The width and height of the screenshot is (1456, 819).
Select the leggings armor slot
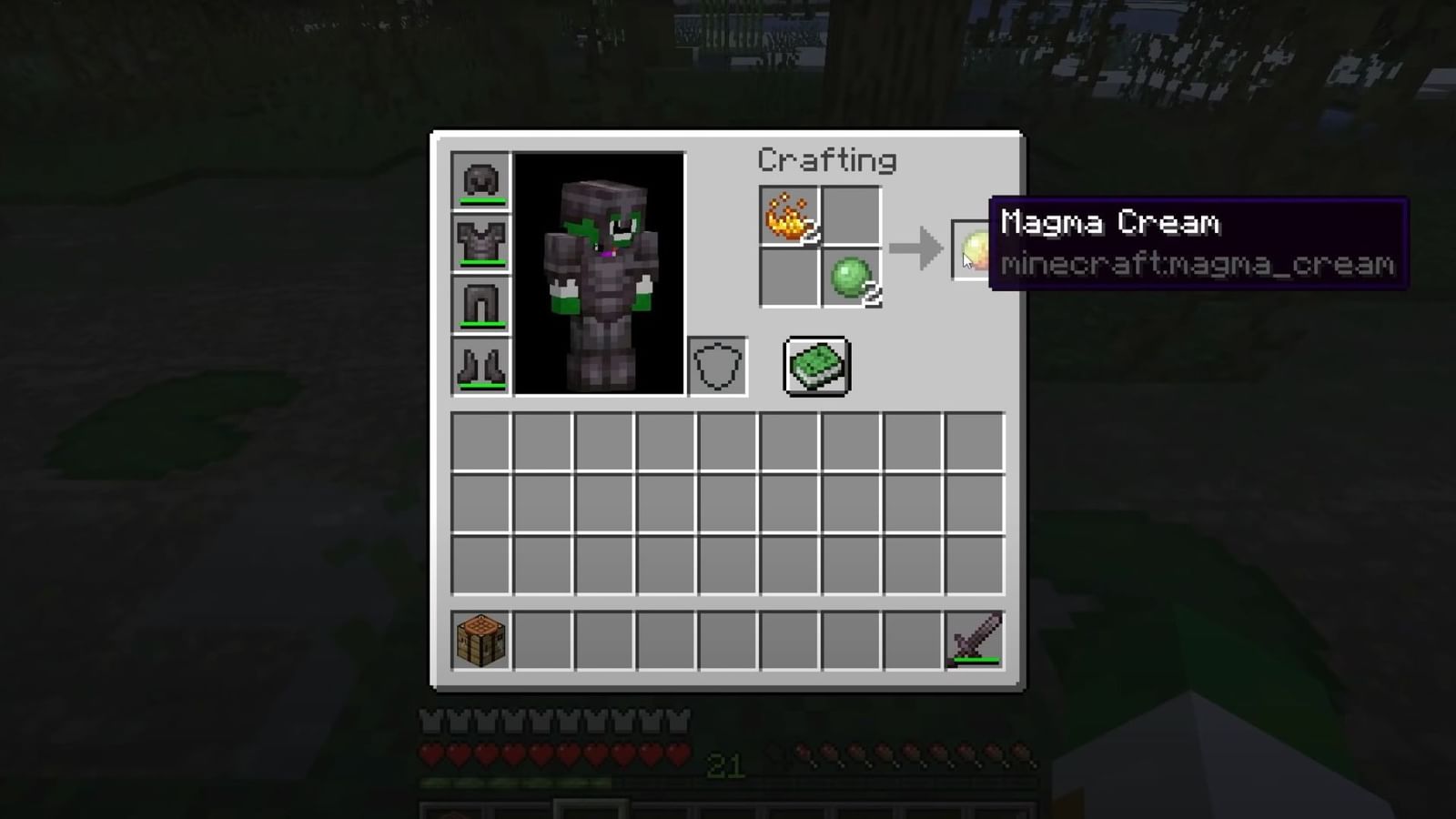coord(480,303)
